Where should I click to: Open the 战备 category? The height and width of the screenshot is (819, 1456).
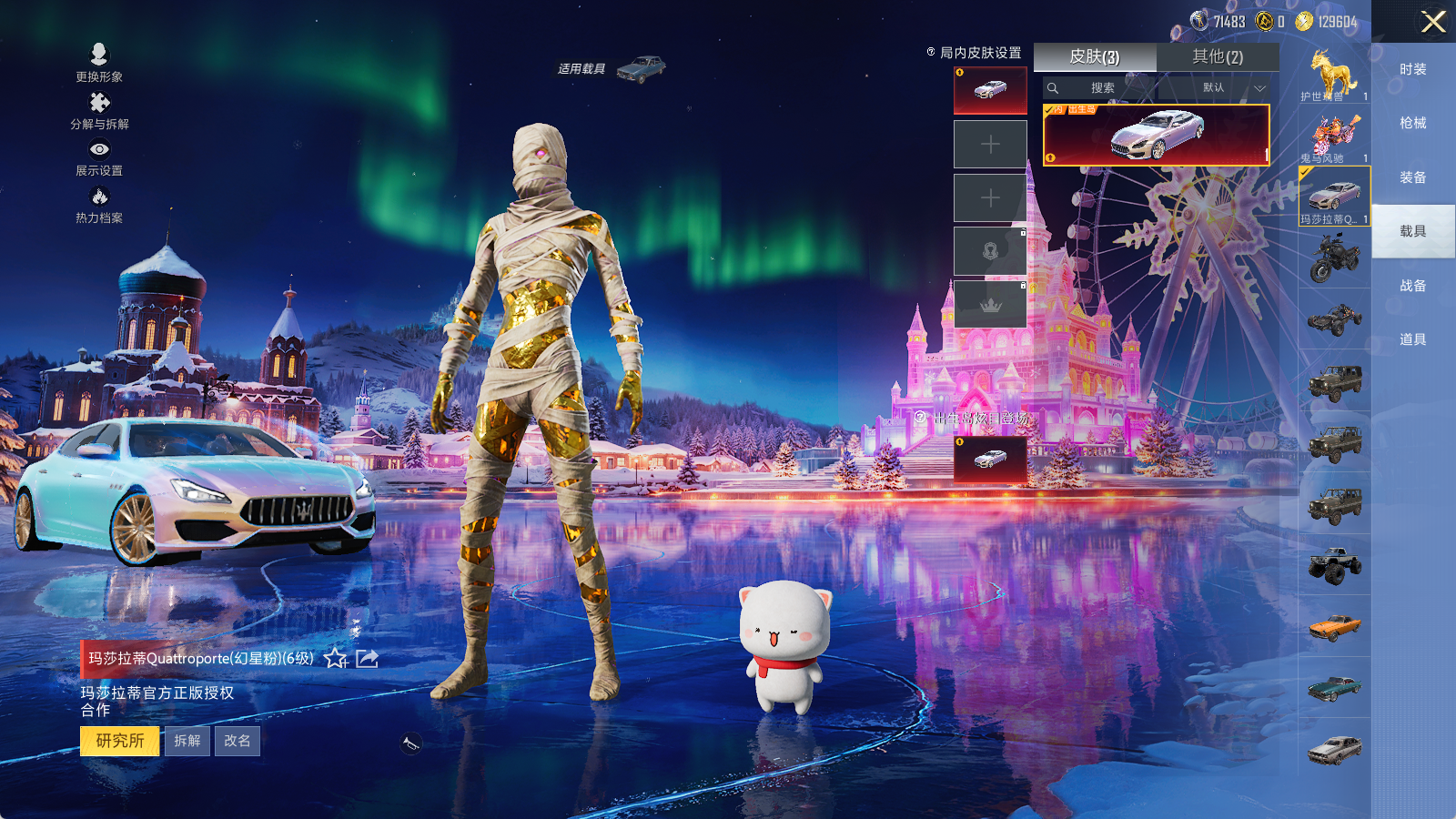click(1412, 286)
